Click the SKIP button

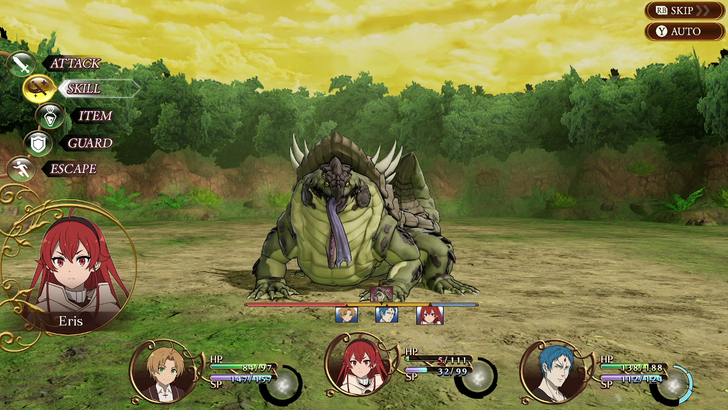point(685,11)
